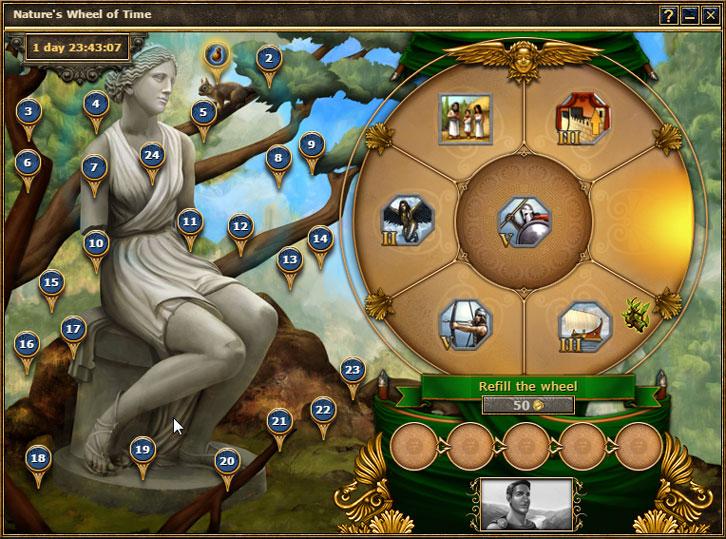Select map marker number 20

(x=227, y=461)
